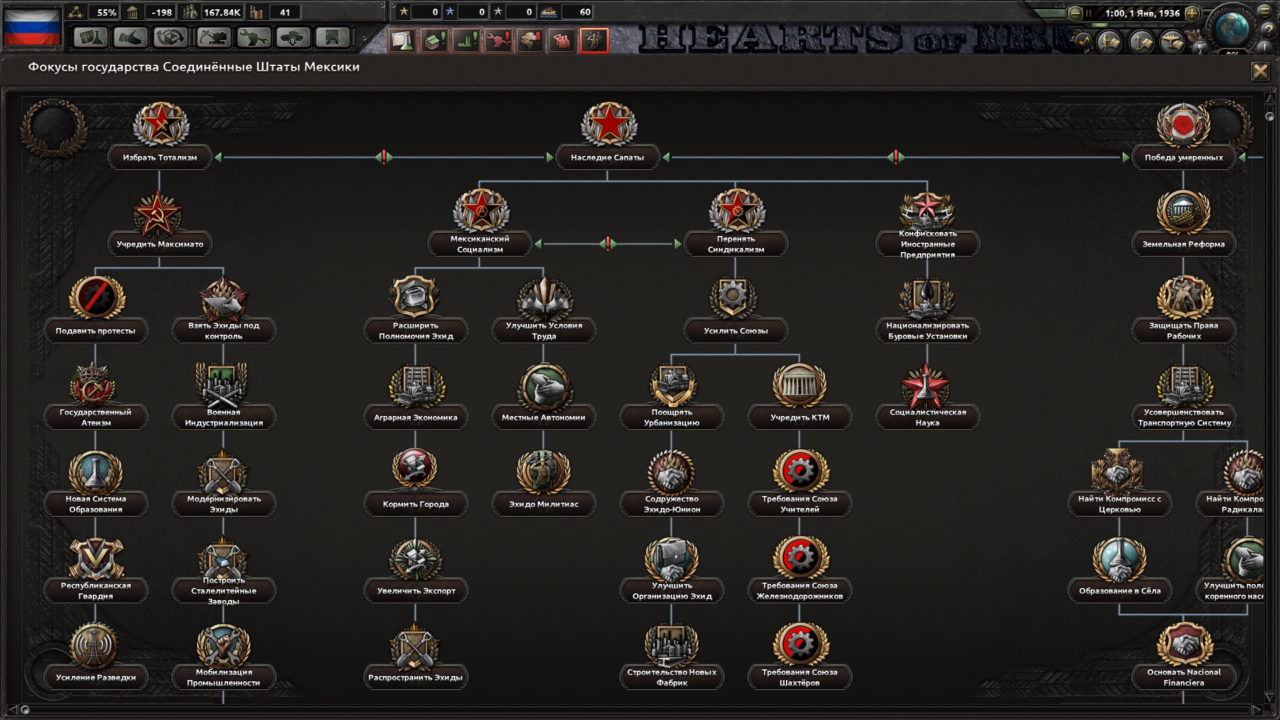The image size is (1280, 720).
Task: Increase game speed with the plus button
Action: point(1193,13)
